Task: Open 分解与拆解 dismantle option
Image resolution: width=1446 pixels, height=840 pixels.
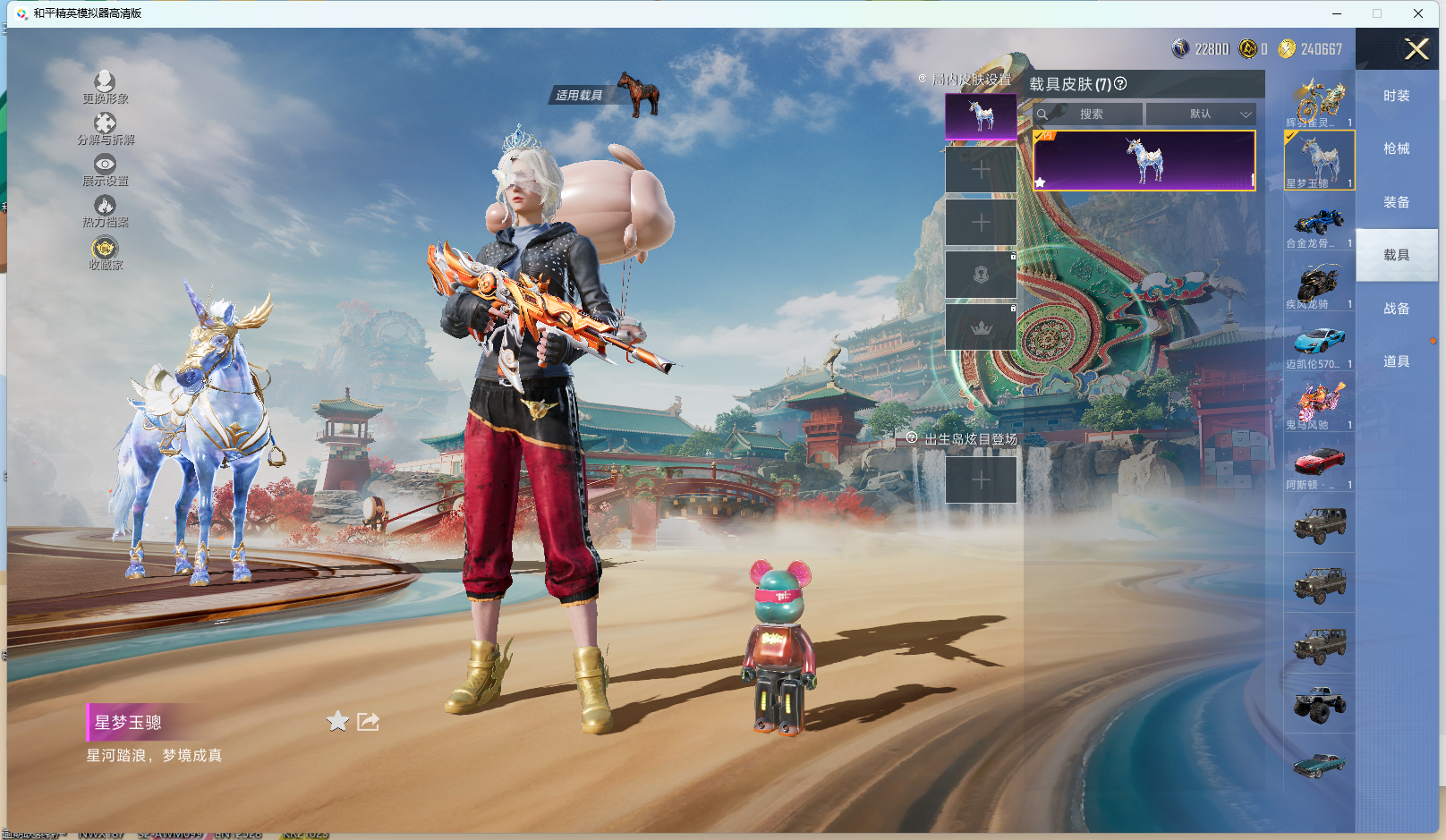Action: point(105,128)
